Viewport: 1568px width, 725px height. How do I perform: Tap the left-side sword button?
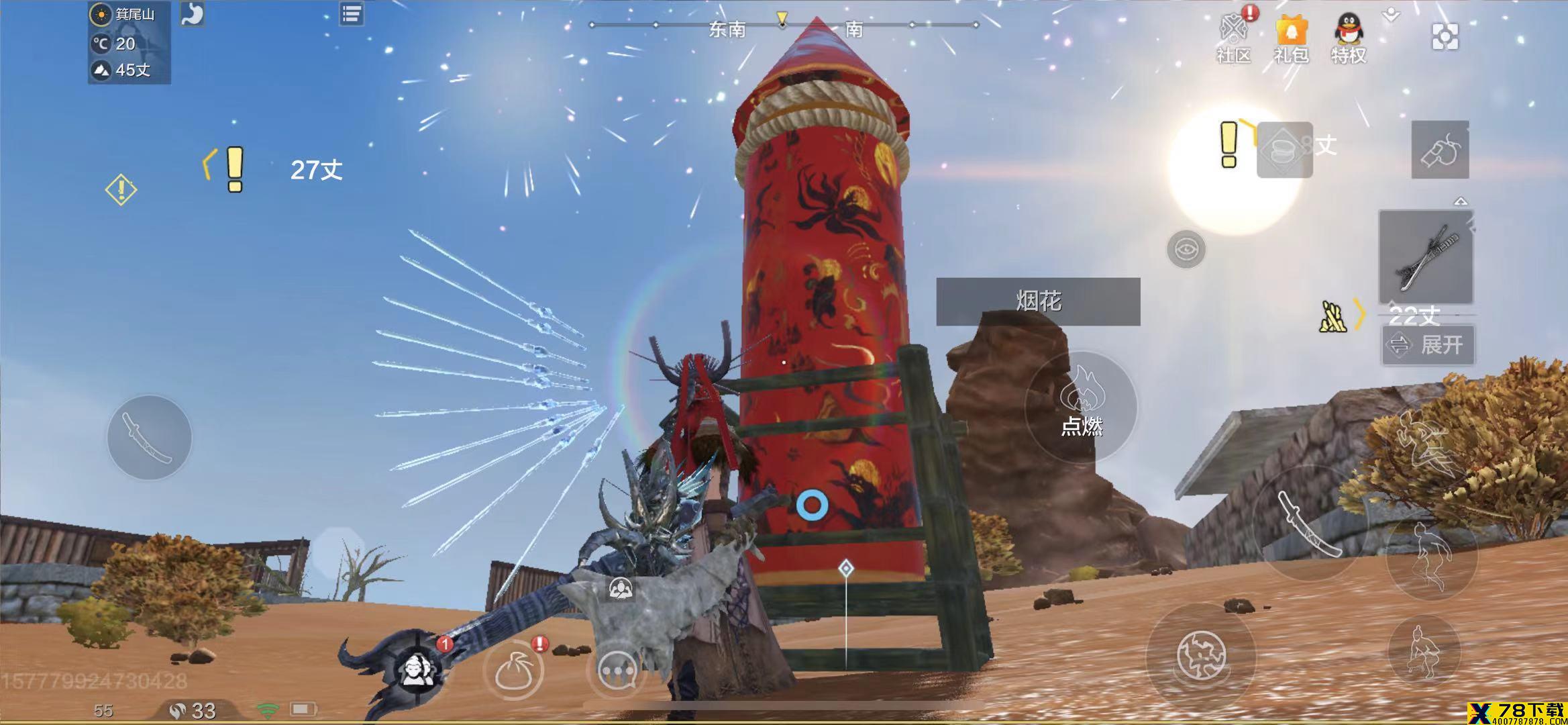pos(149,438)
